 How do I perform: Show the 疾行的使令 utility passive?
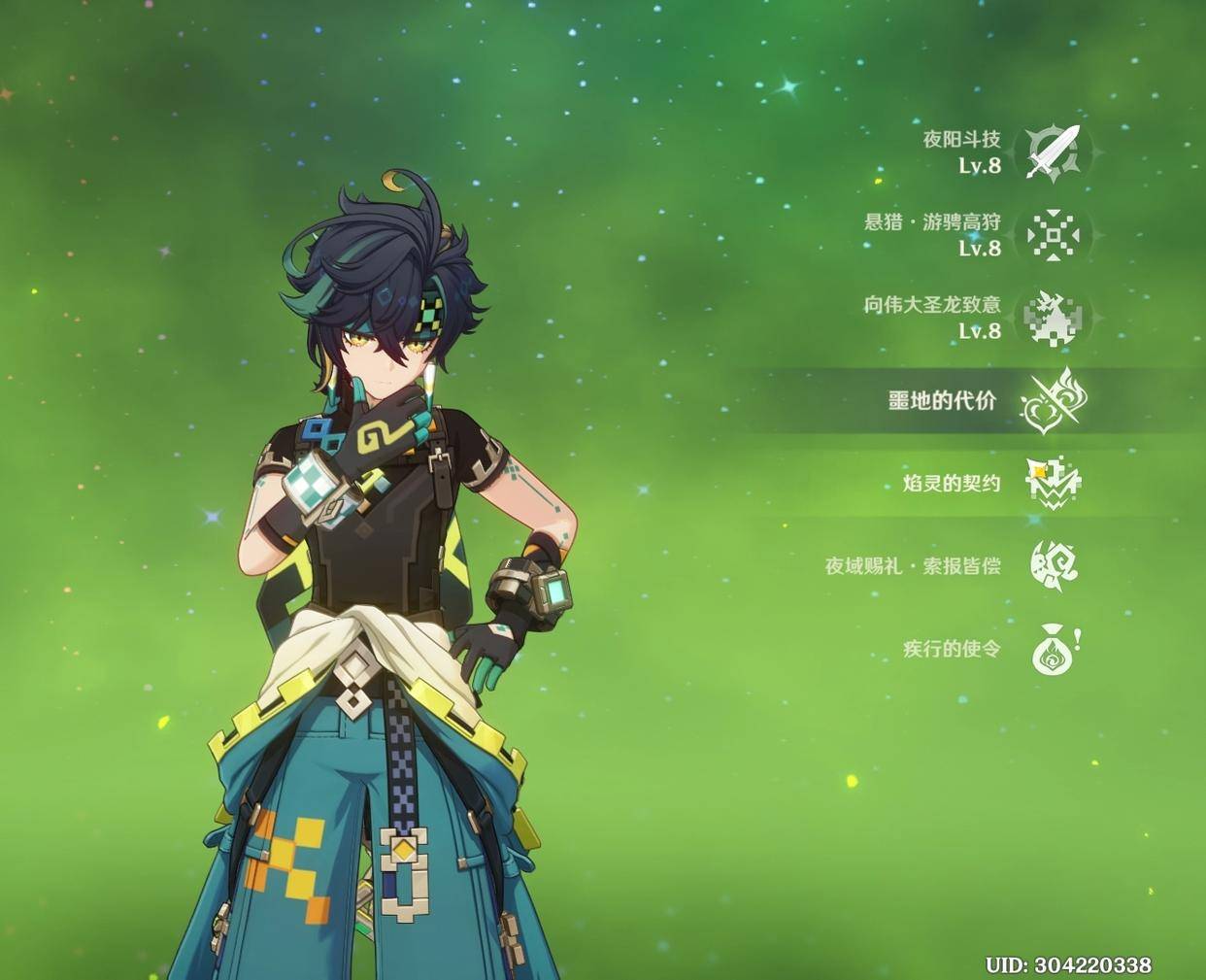coord(1054,649)
